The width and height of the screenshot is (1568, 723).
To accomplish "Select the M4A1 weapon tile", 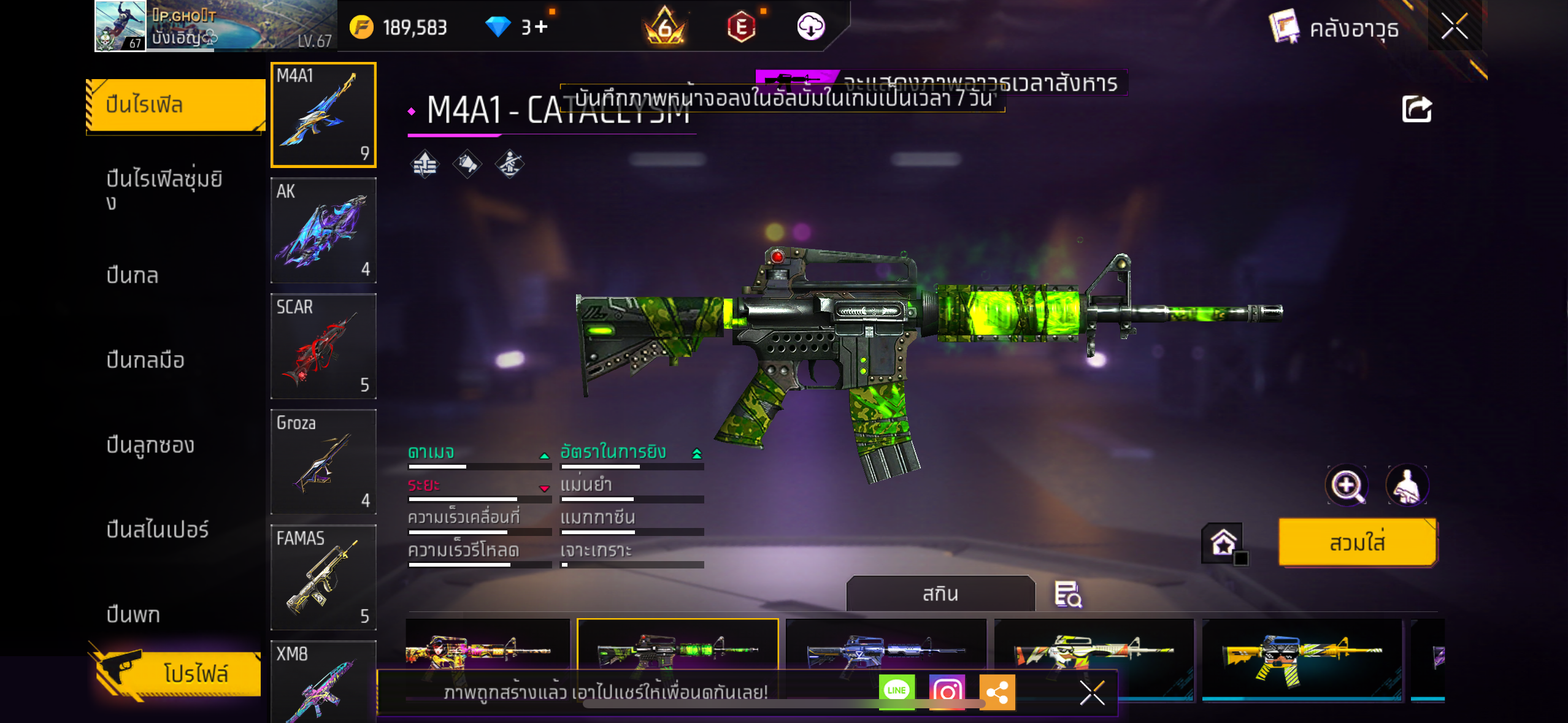I will [323, 115].
